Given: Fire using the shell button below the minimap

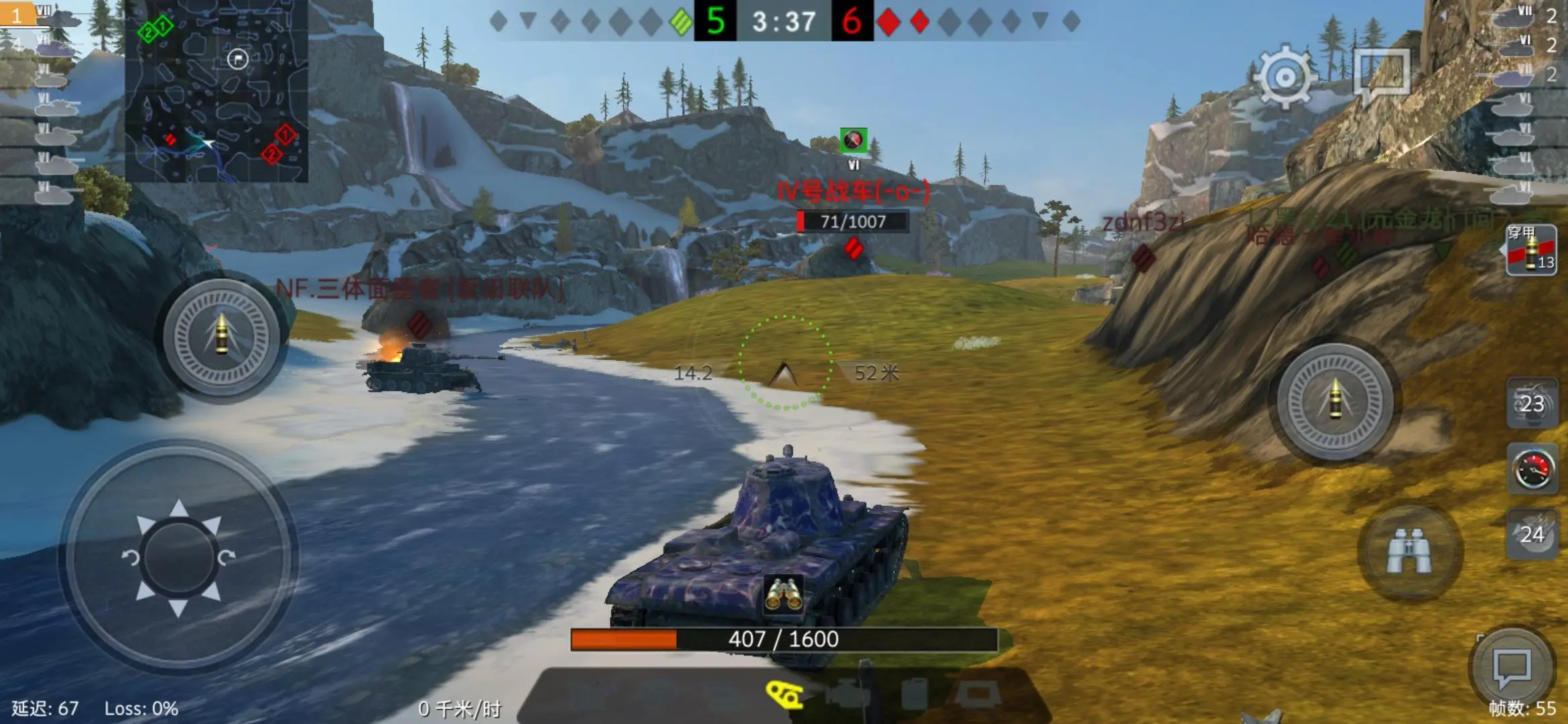Looking at the screenshot, I should (x=222, y=336).
